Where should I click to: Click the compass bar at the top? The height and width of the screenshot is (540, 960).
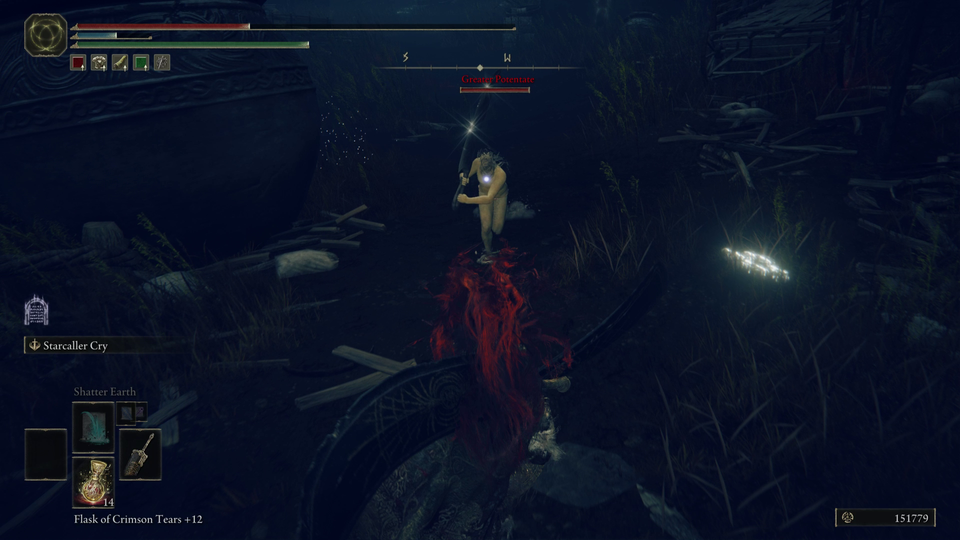(x=480, y=67)
